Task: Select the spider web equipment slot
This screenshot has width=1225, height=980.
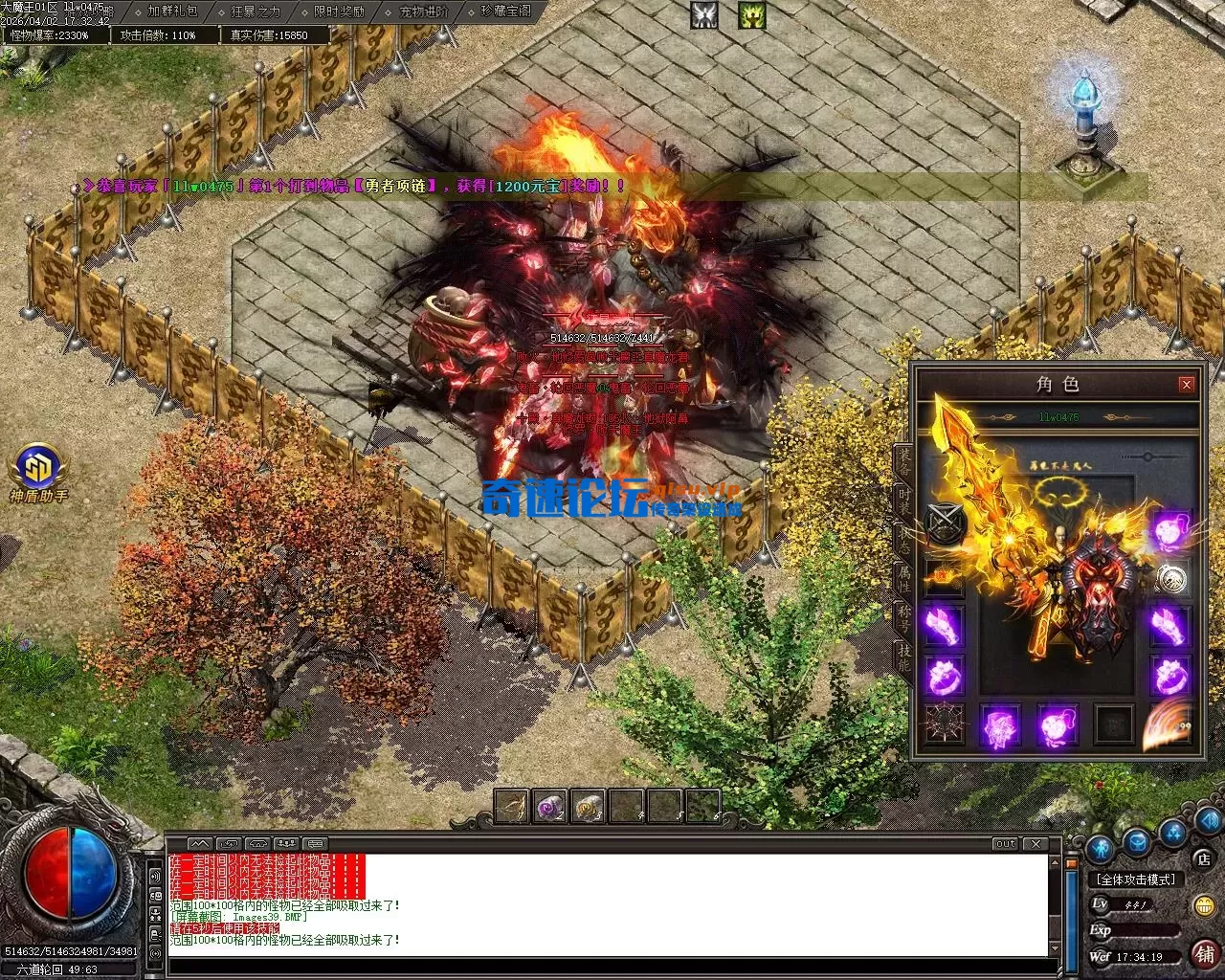Action: coord(944,724)
